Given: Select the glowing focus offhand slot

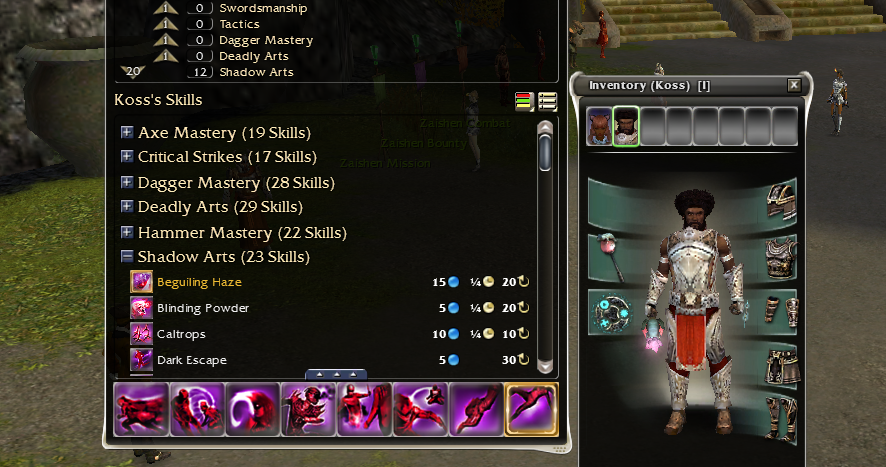Looking at the screenshot, I should click(x=609, y=311).
